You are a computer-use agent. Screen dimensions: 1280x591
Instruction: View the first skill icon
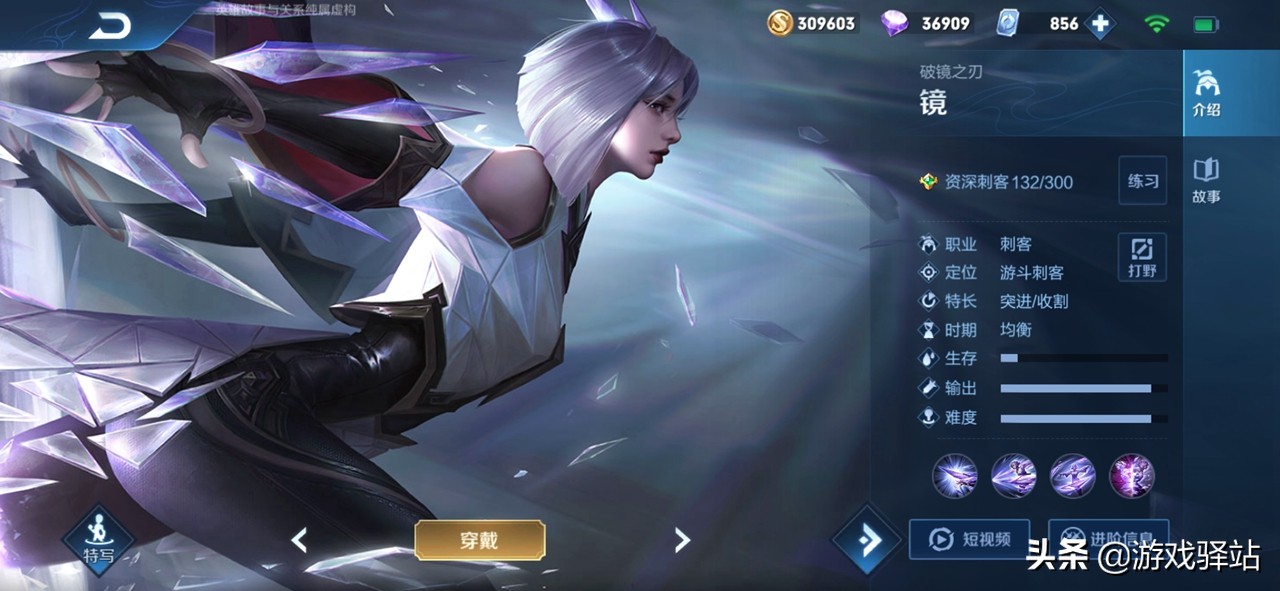(x=954, y=475)
